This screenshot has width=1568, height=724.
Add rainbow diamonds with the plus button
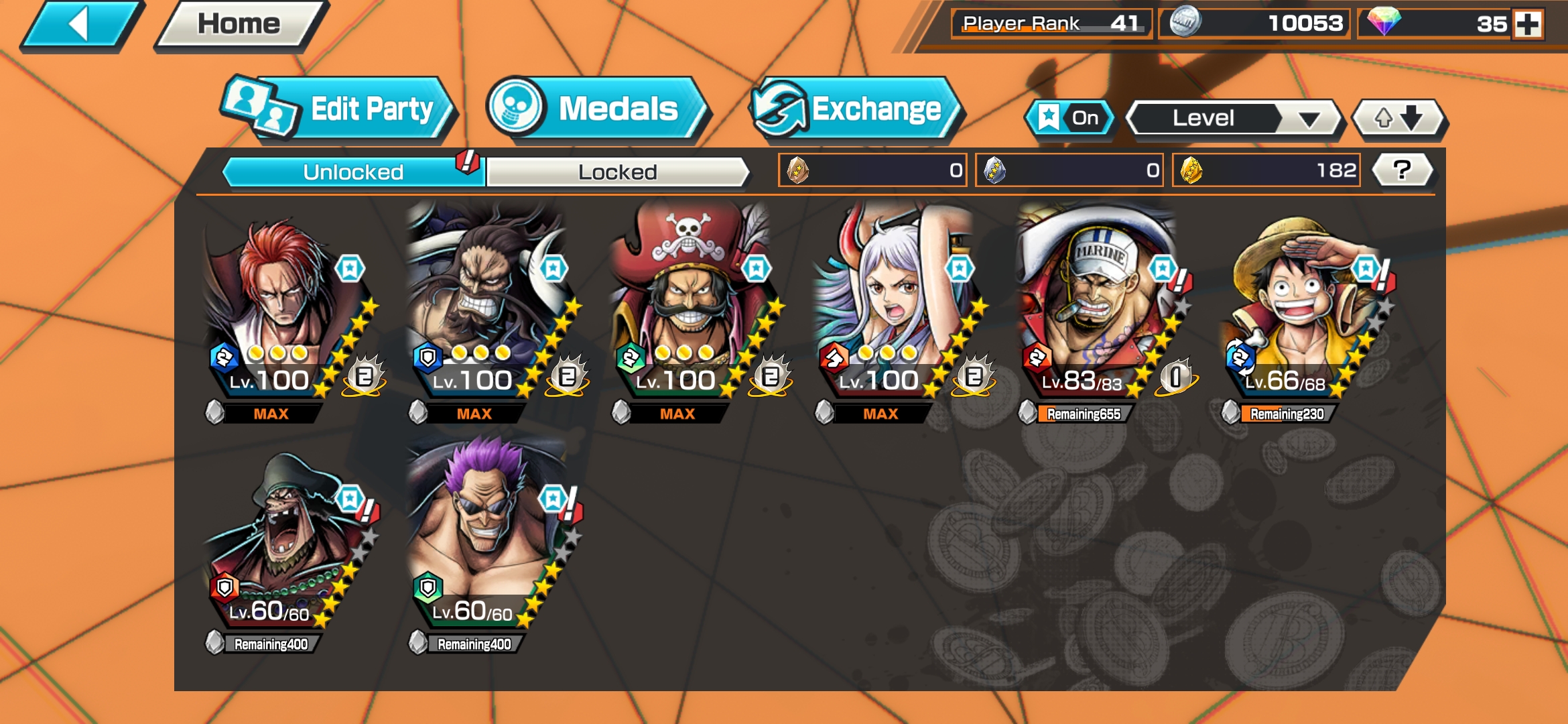[1528, 25]
